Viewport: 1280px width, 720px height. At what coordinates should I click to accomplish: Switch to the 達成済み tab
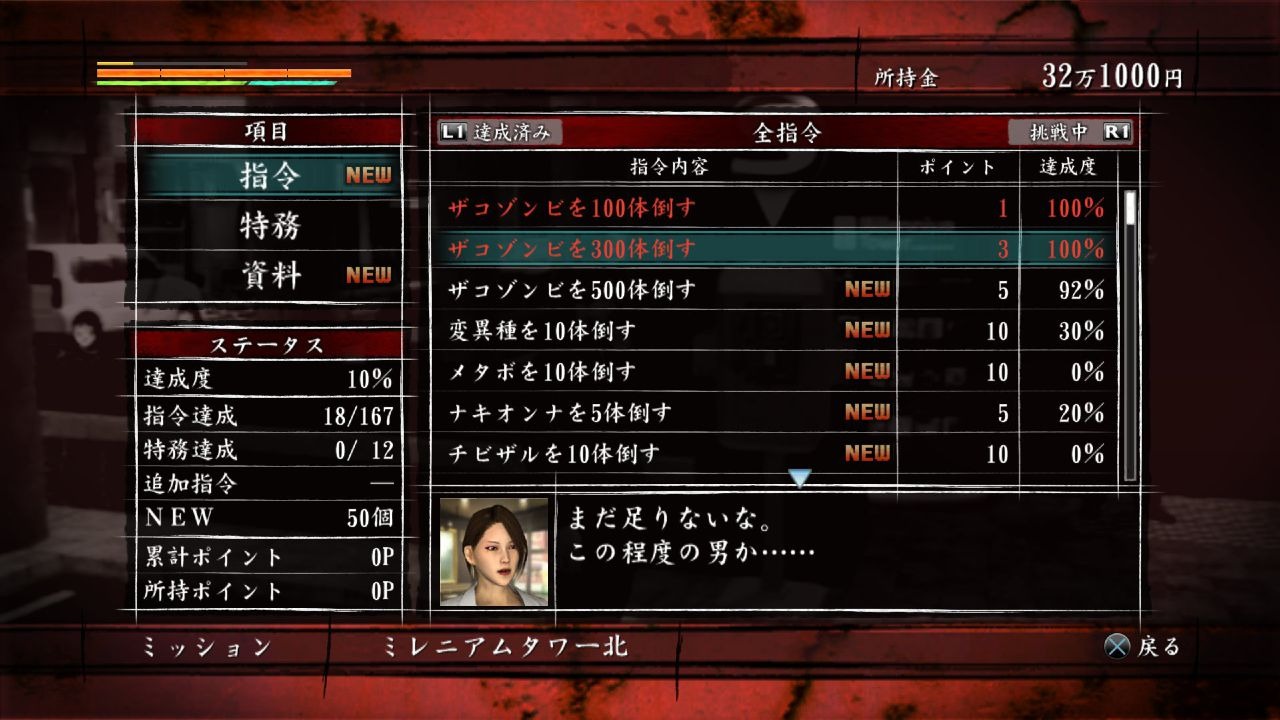click(x=500, y=132)
